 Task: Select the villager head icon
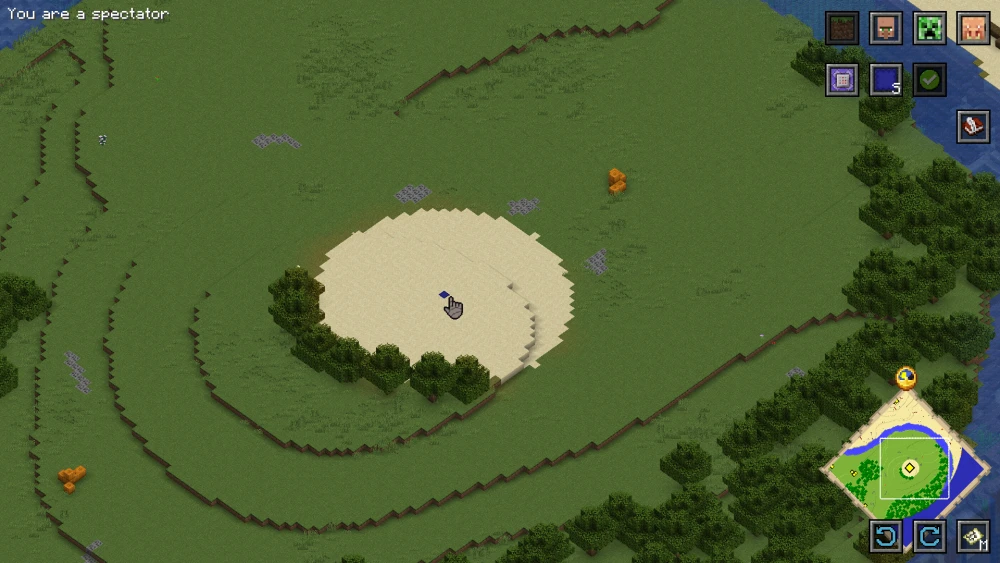coord(886,28)
